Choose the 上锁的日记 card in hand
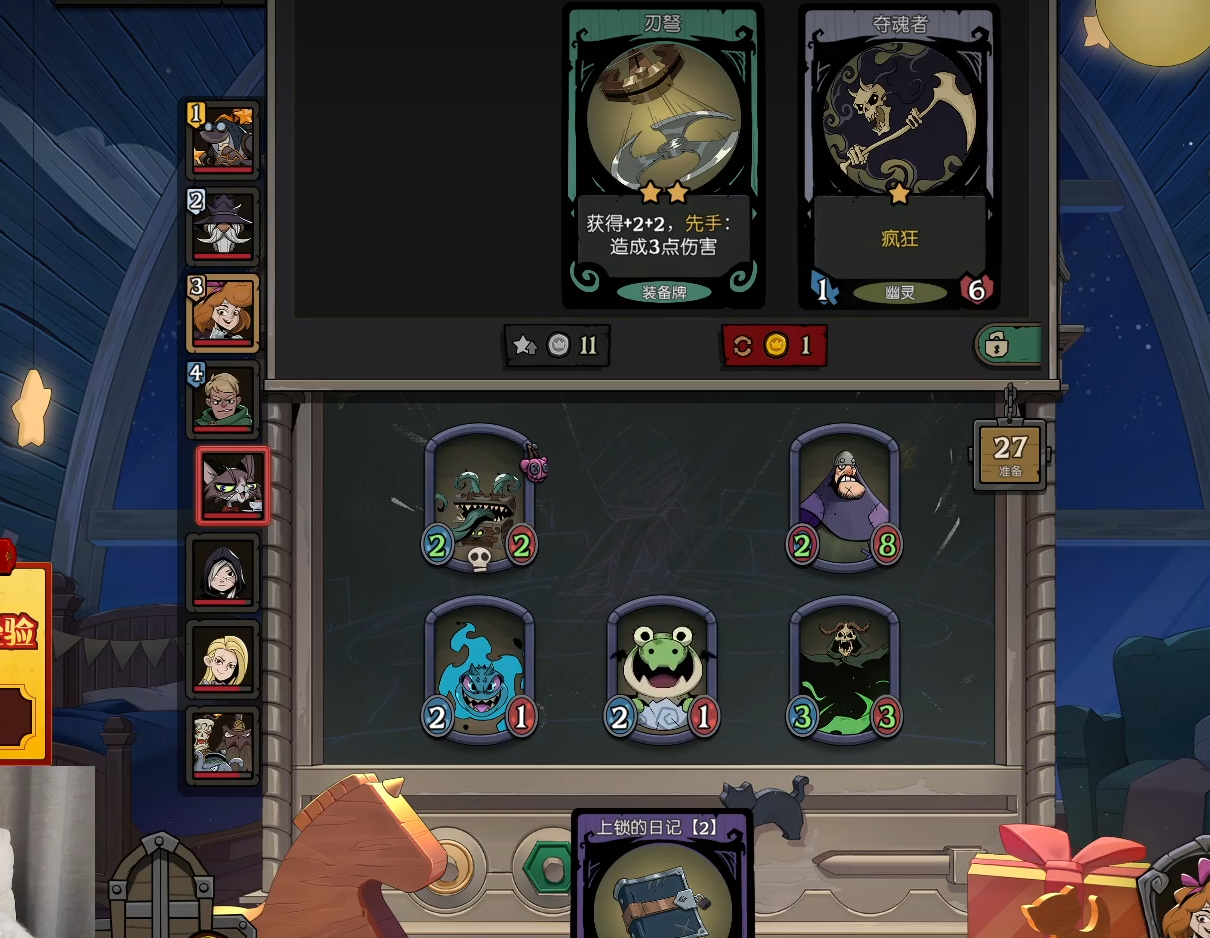Screen dimensions: 1210x938 pyautogui.click(x=662, y=880)
